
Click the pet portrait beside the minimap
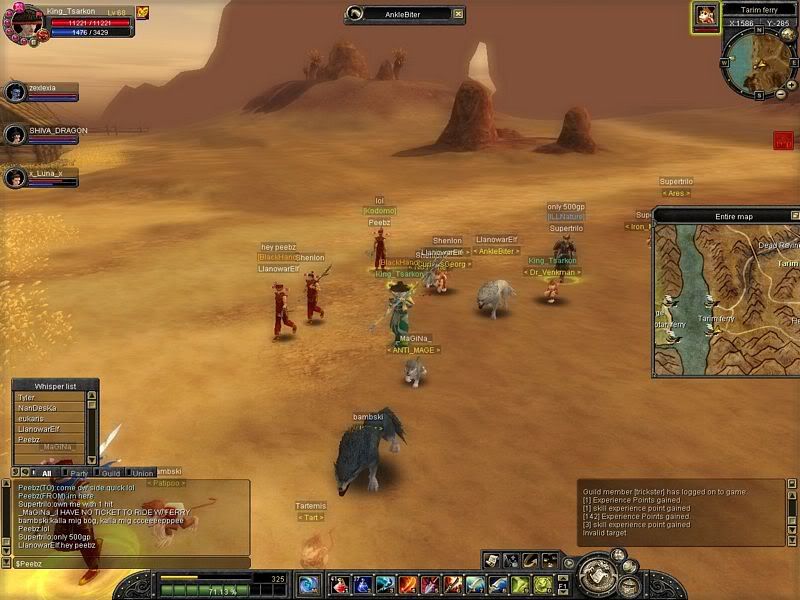705,17
